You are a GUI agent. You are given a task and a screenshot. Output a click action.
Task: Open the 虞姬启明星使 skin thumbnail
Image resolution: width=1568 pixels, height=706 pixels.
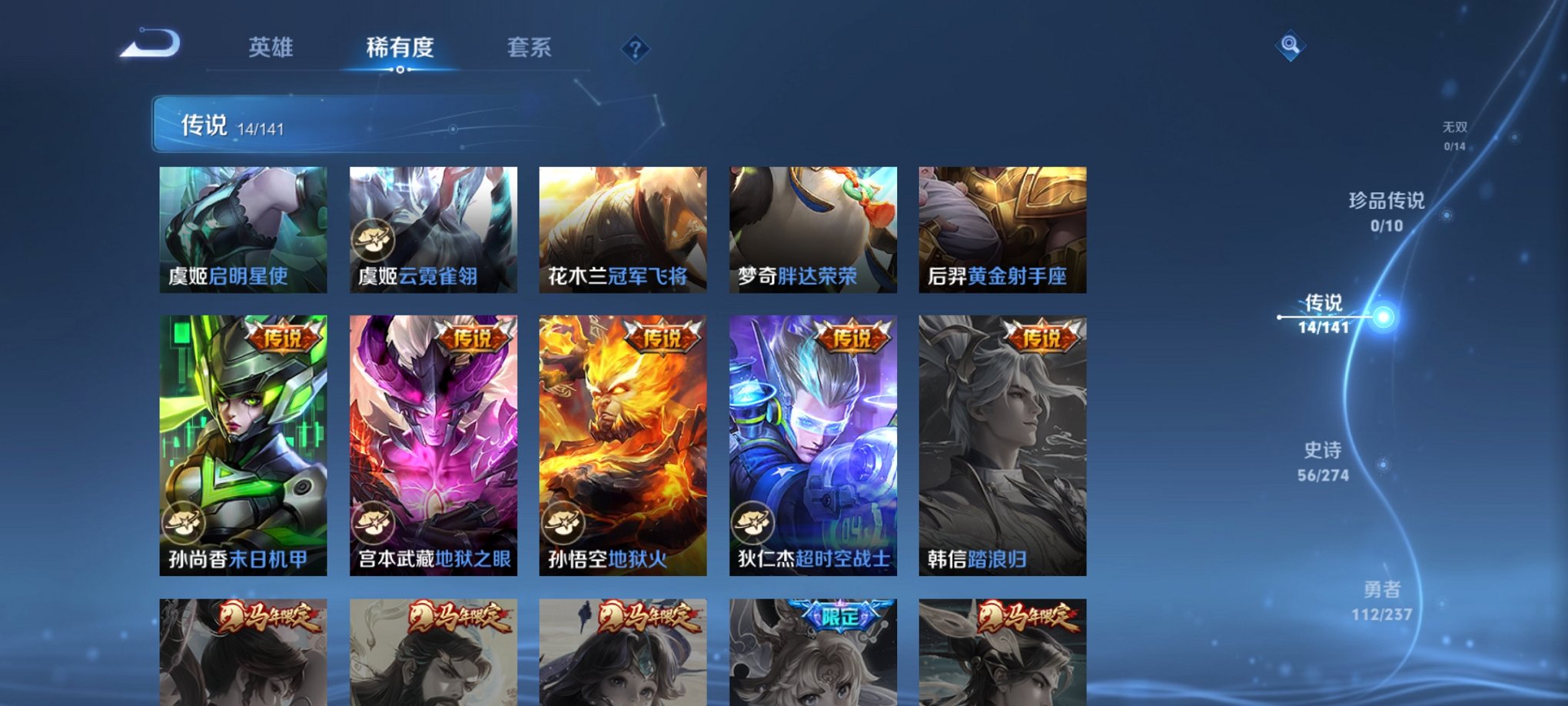click(x=244, y=229)
